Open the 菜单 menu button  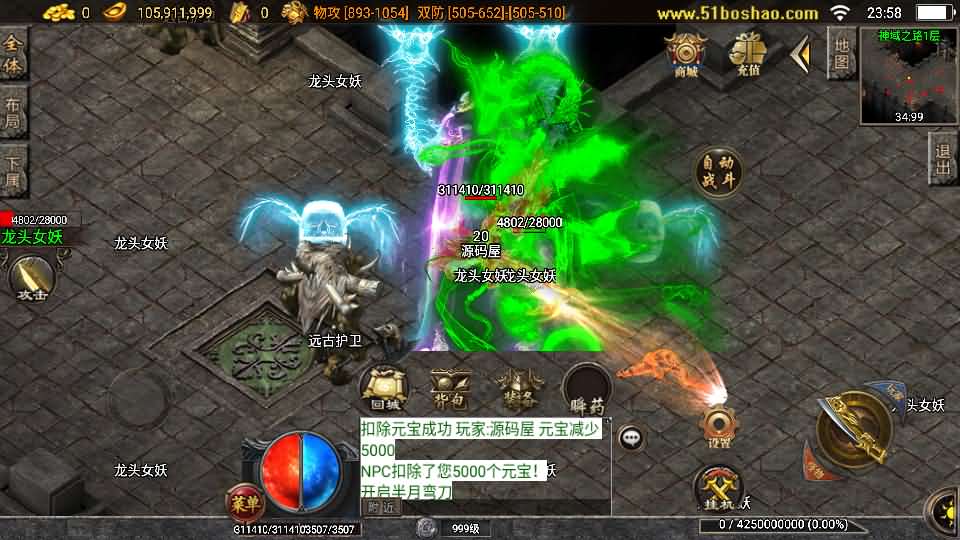(x=243, y=499)
